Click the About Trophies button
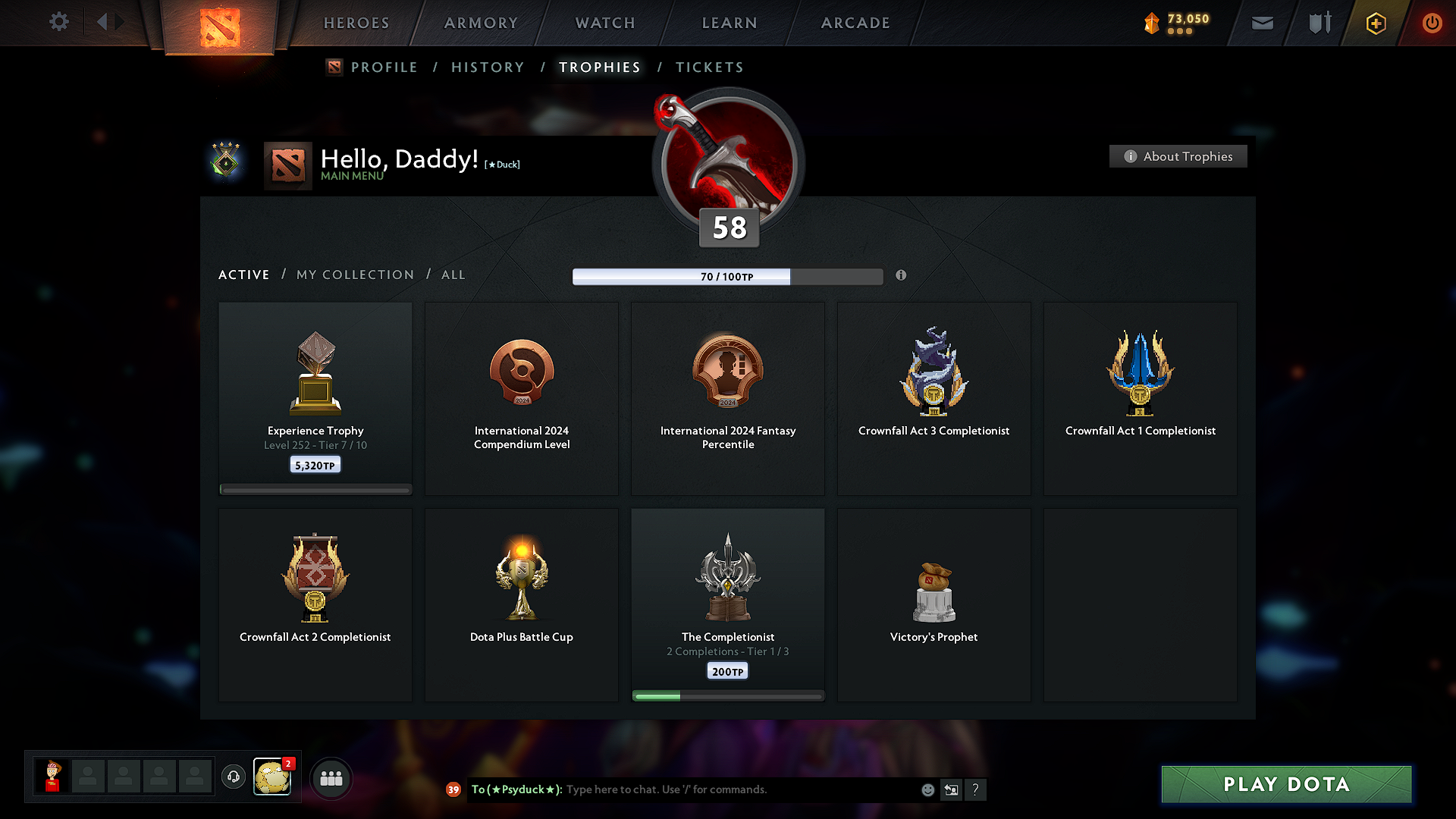 [1178, 156]
